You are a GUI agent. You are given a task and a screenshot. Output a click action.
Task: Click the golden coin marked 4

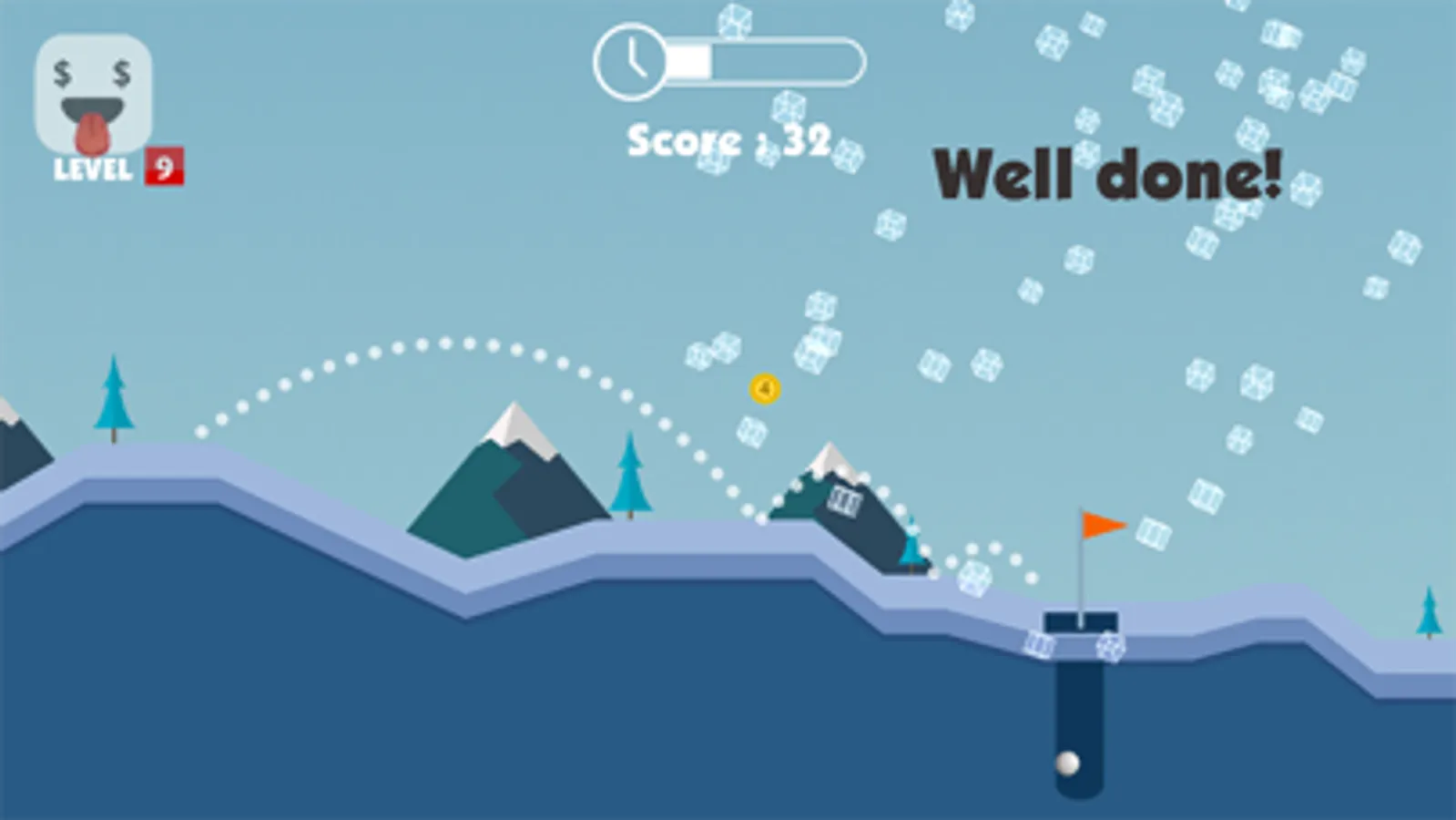(x=765, y=386)
